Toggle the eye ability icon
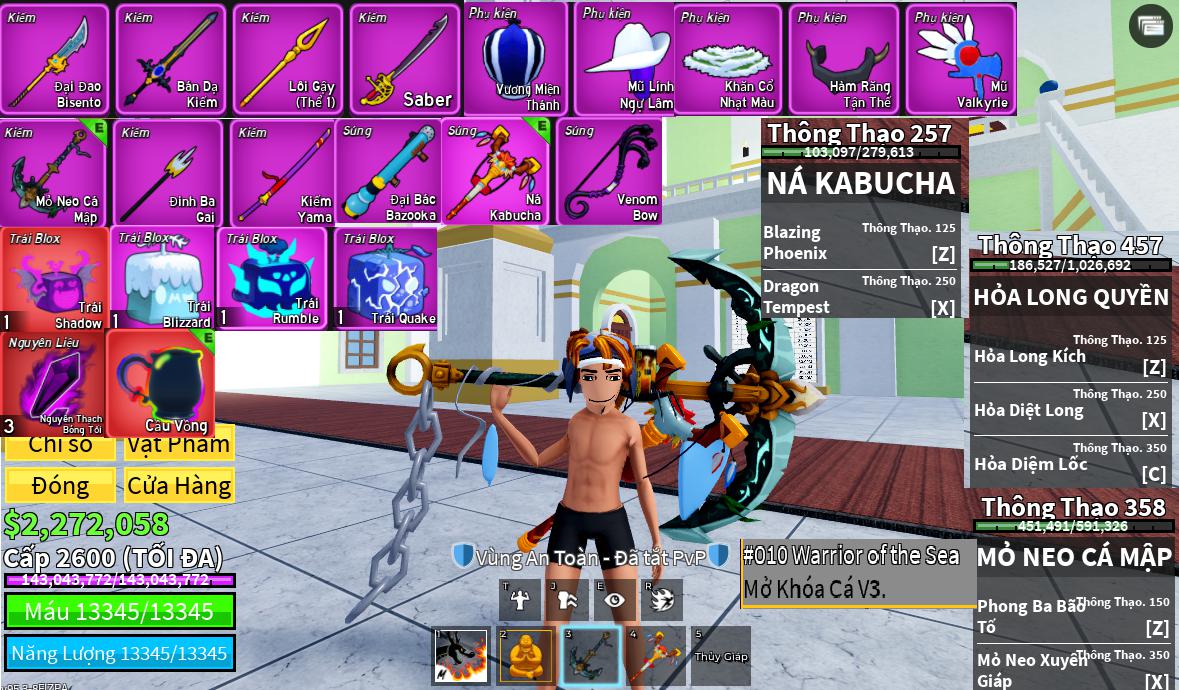 point(614,599)
